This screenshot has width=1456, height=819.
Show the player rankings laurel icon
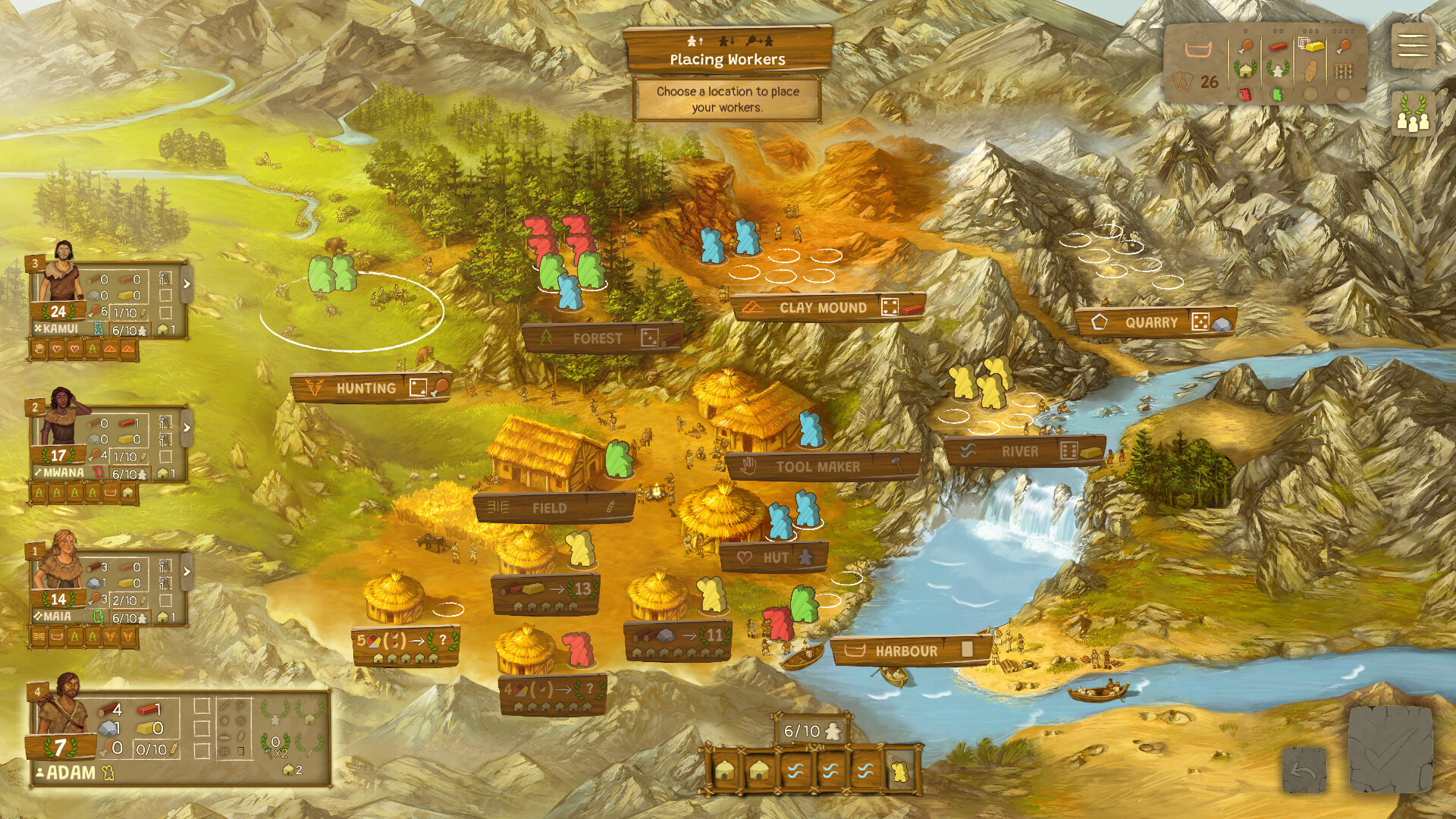click(1413, 115)
